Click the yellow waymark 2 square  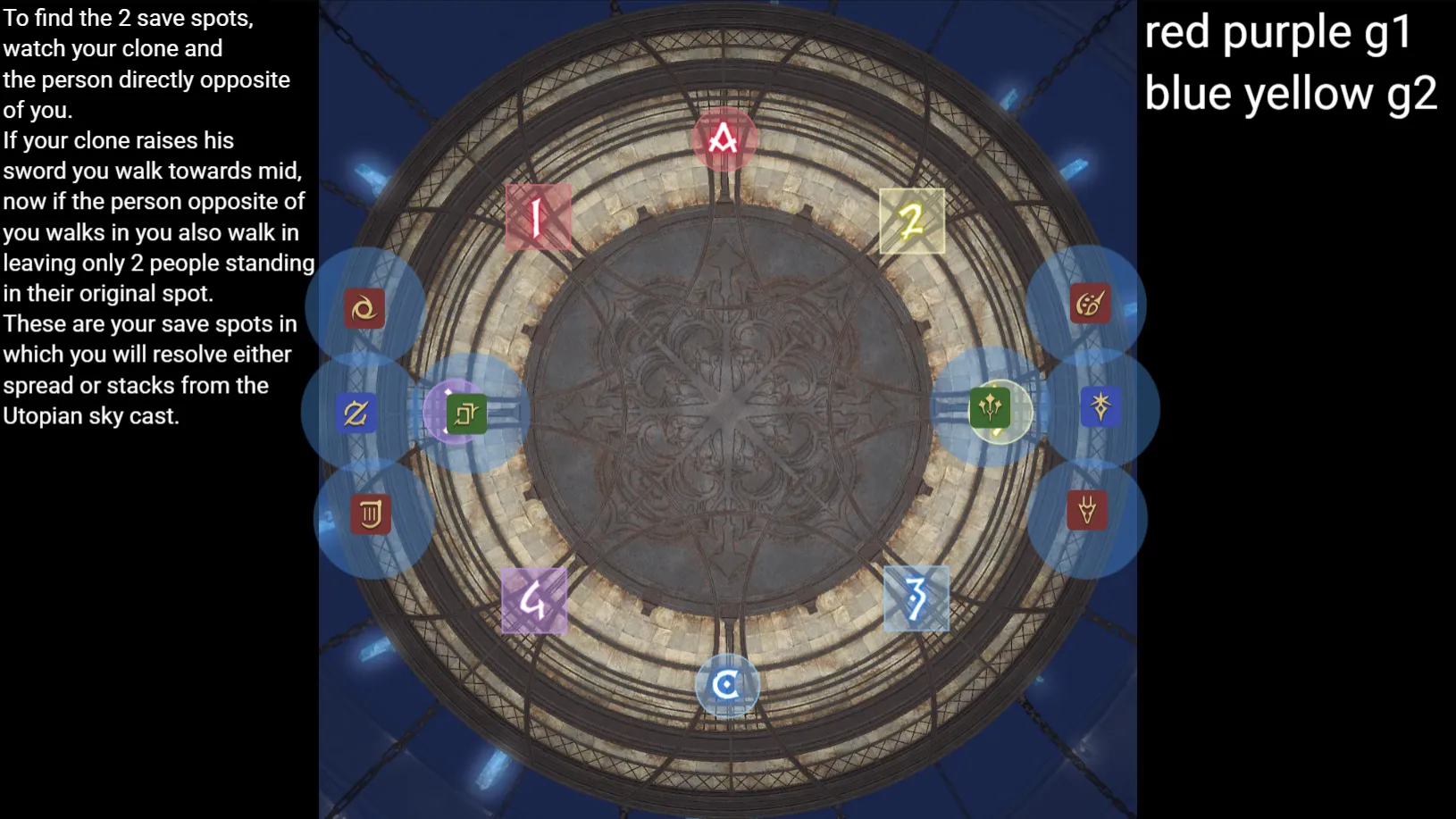tap(912, 221)
